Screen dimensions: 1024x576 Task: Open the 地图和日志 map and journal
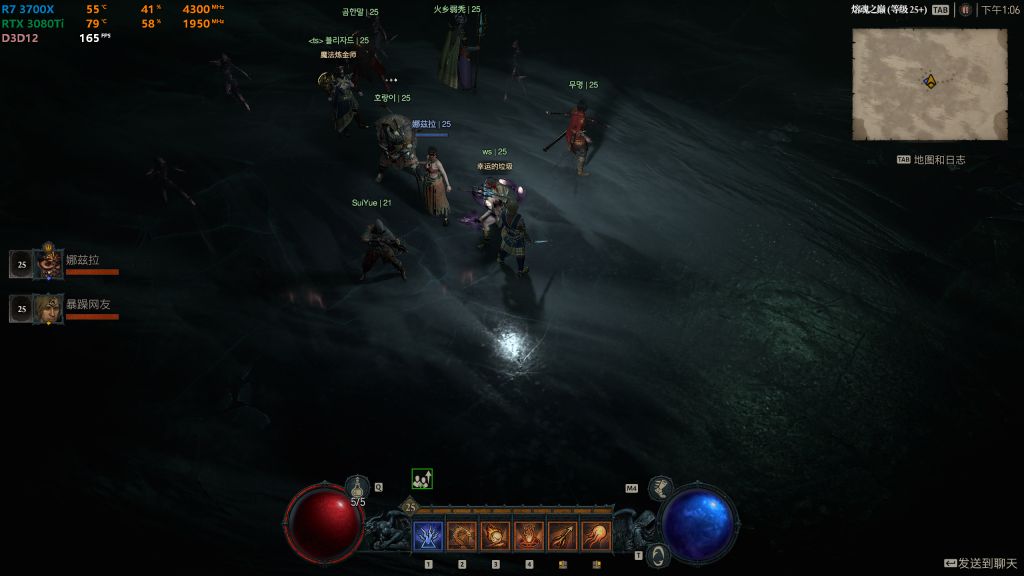931,160
